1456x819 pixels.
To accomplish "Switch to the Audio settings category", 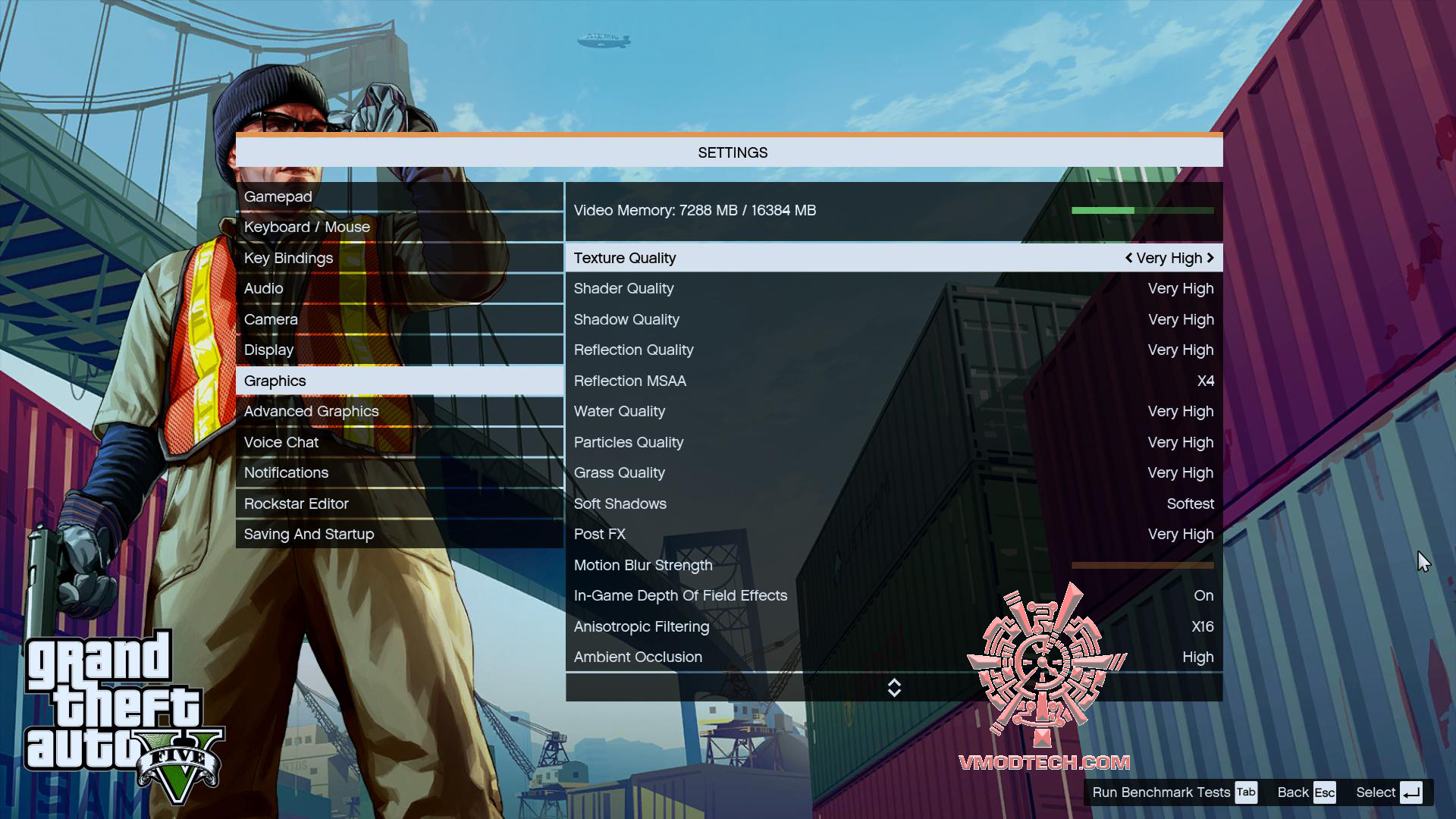I will [x=263, y=288].
